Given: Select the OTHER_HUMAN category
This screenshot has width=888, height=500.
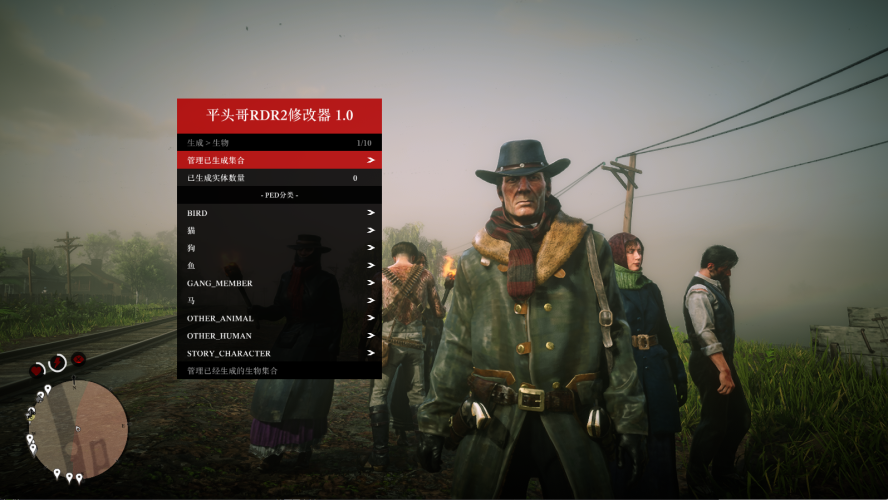Looking at the screenshot, I should 279,336.
